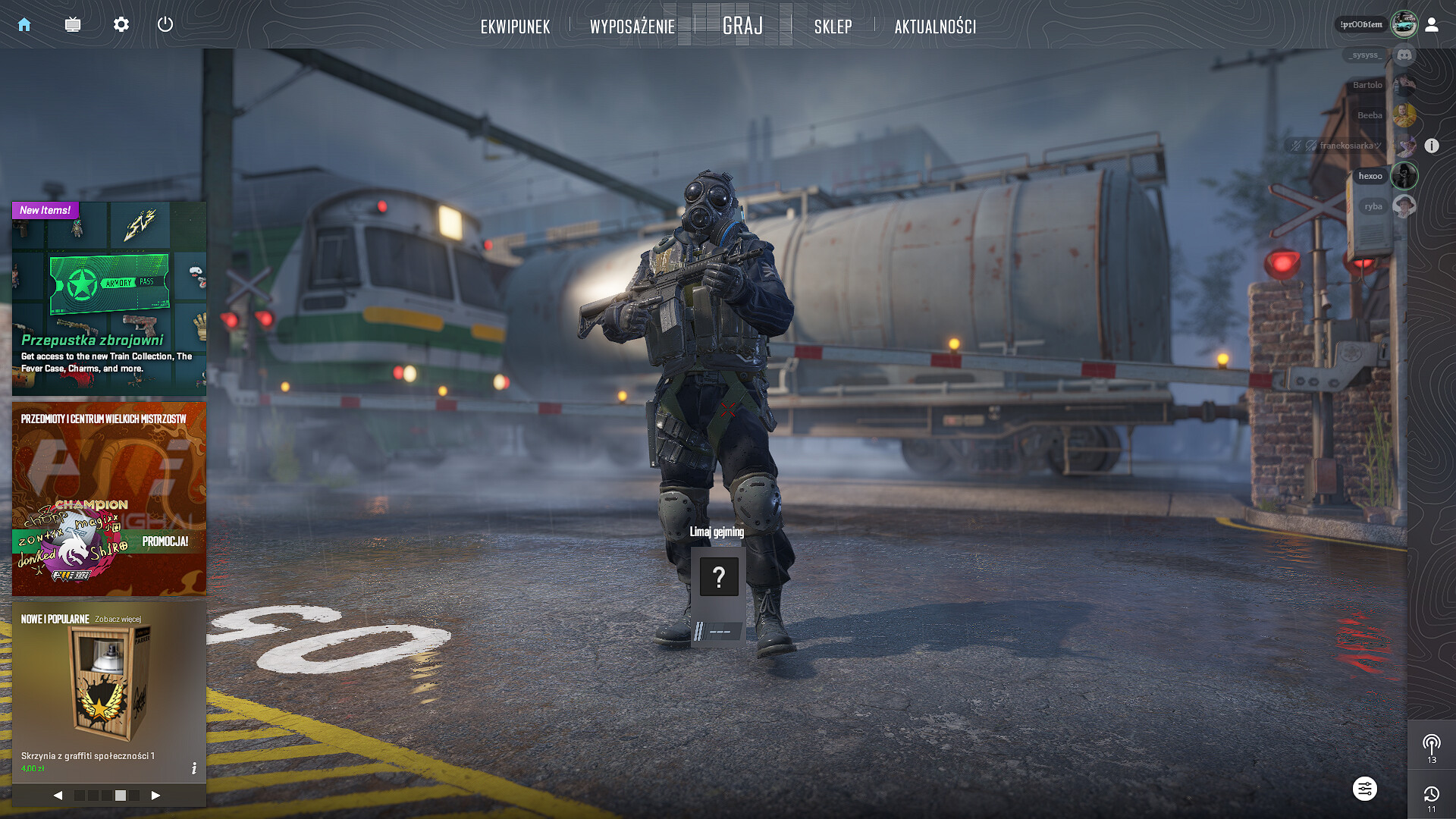Switch to the EKWIPUNEK tab
Image resolution: width=1456 pixels, height=819 pixels.
coord(515,27)
